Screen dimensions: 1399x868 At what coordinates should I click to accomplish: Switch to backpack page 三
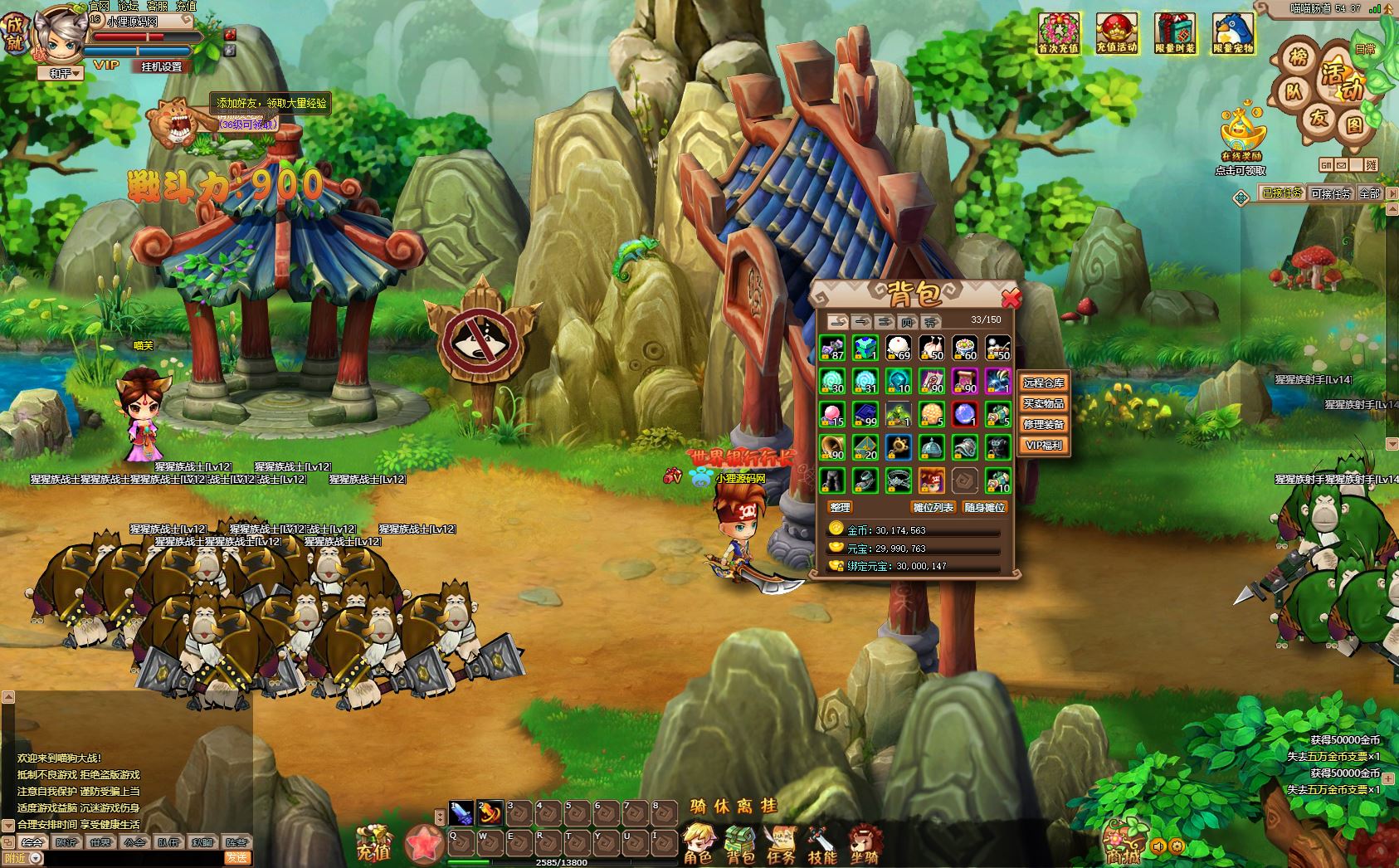point(885,321)
